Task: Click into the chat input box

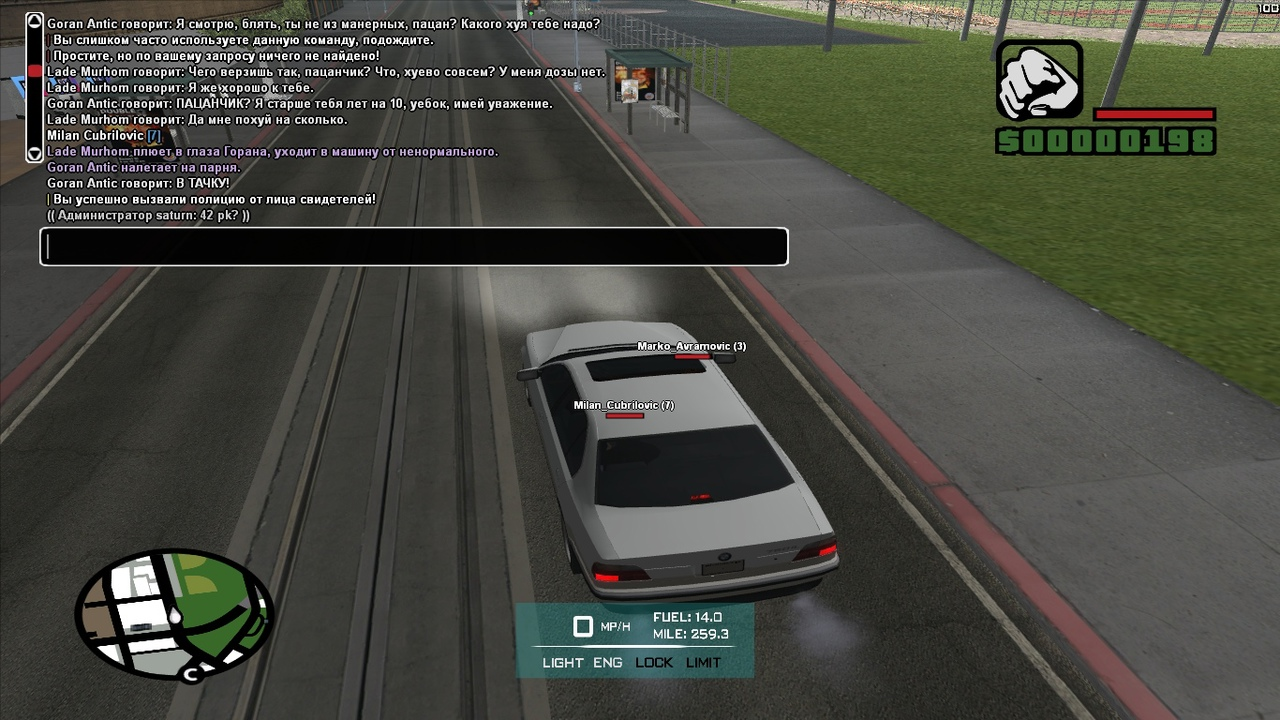Action: tap(414, 247)
